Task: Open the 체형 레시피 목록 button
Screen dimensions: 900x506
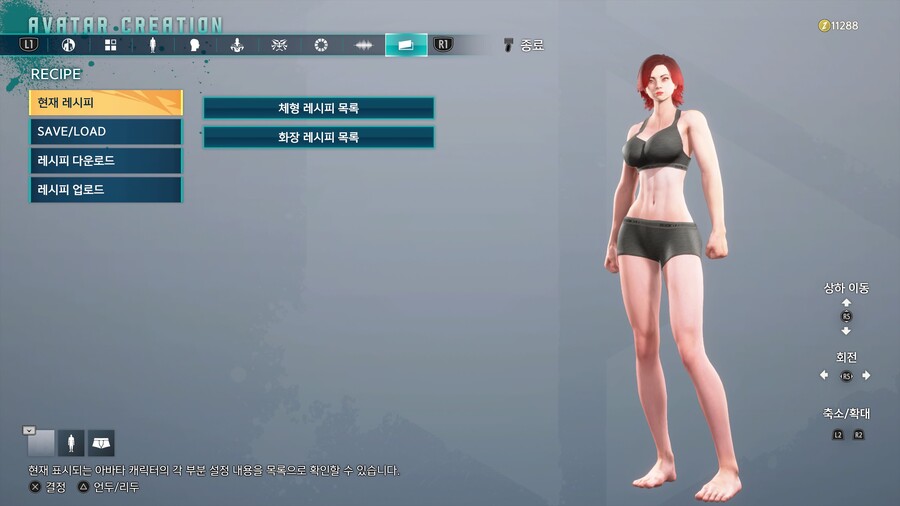Action: 319,108
